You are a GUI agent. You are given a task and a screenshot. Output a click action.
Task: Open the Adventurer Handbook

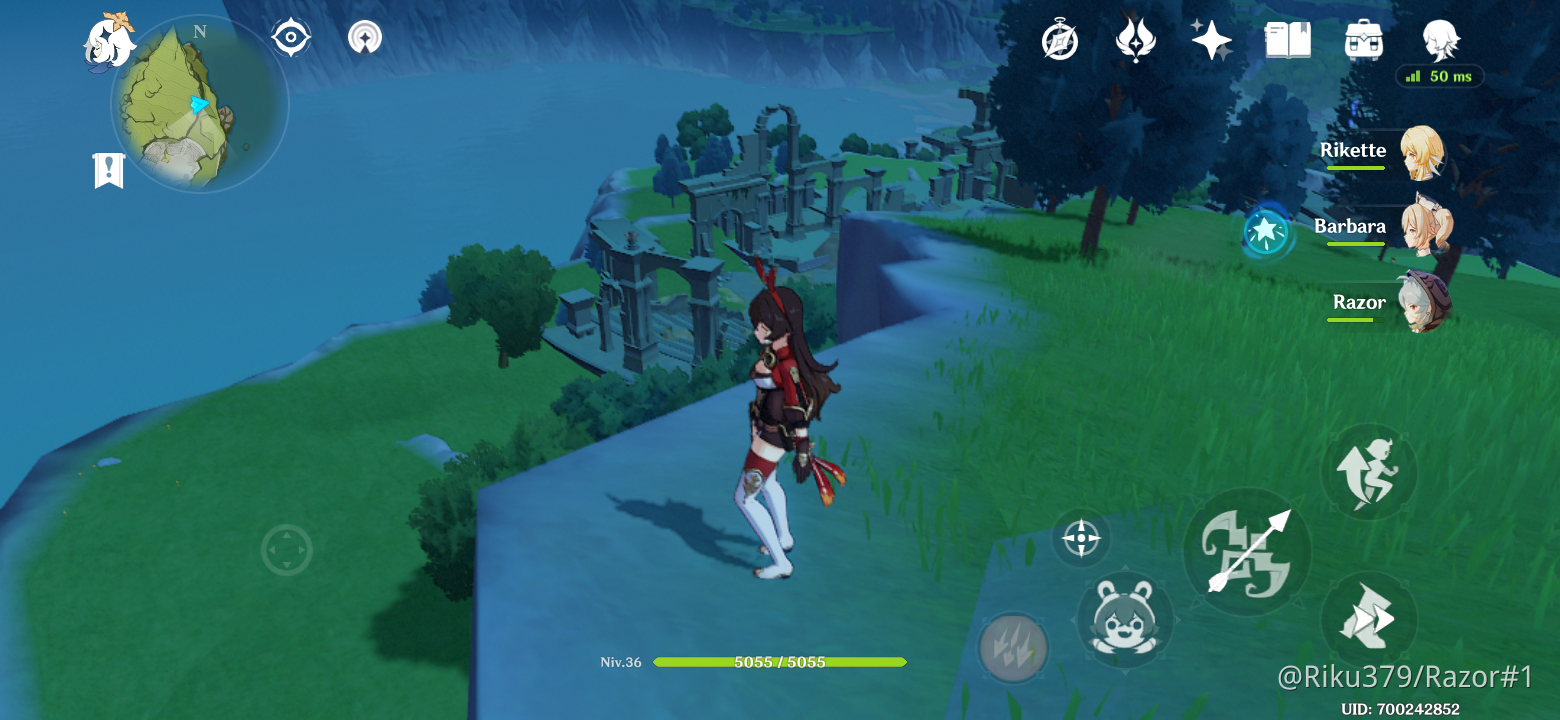pos(1288,40)
